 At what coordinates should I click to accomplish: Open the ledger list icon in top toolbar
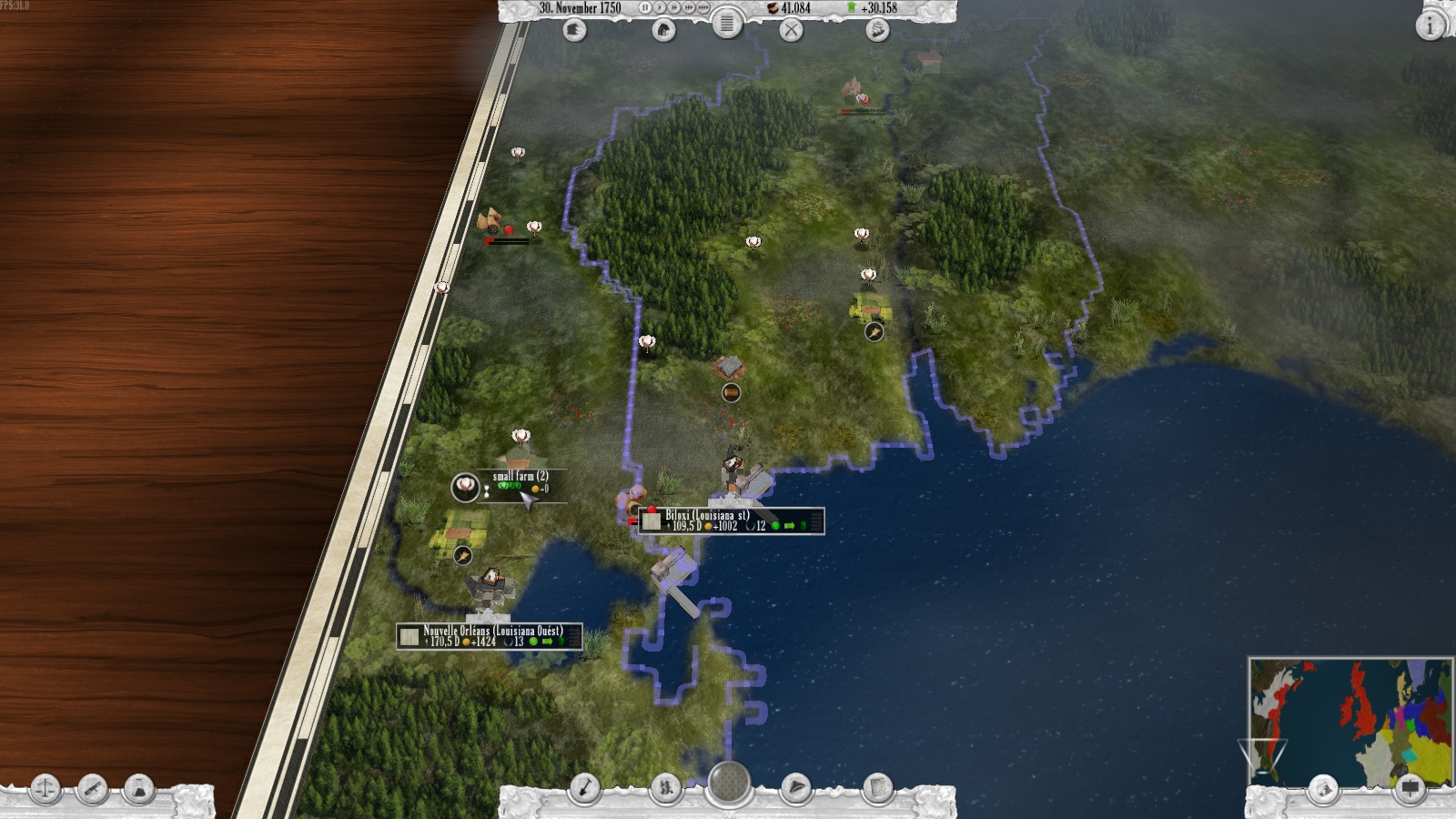[x=728, y=26]
